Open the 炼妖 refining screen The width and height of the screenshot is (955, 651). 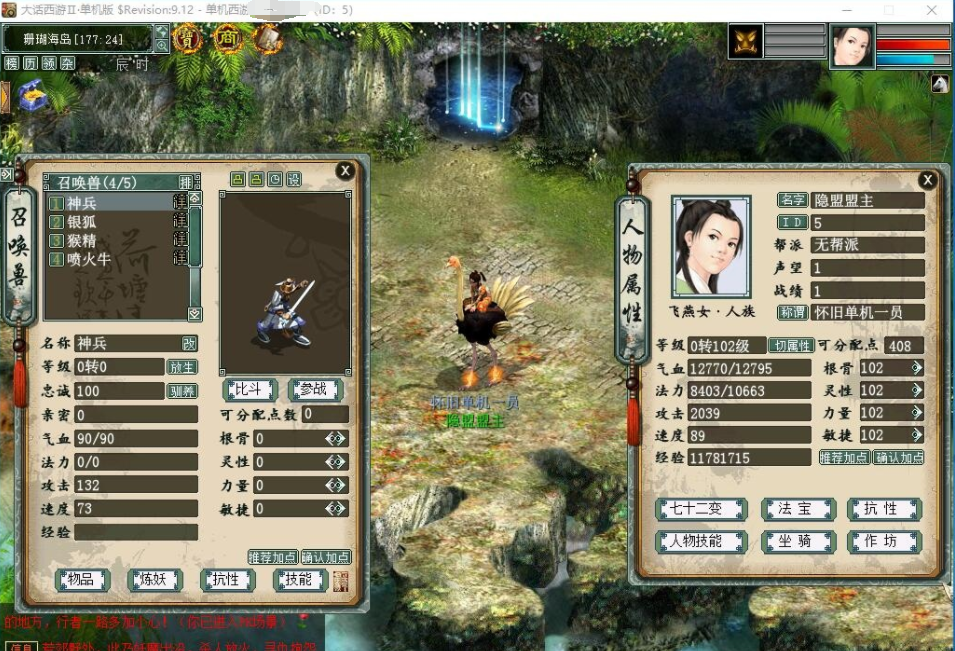coord(154,579)
